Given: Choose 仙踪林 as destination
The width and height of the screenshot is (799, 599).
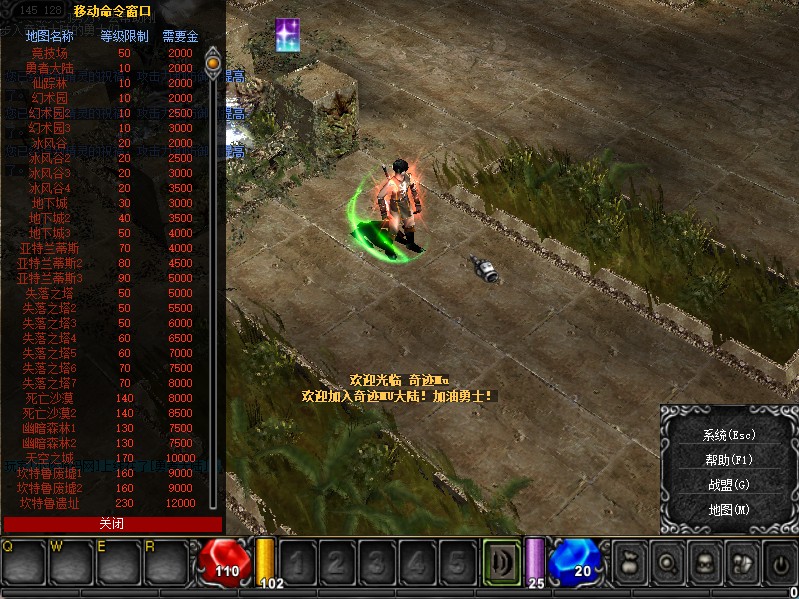Looking at the screenshot, I should click(50, 83).
